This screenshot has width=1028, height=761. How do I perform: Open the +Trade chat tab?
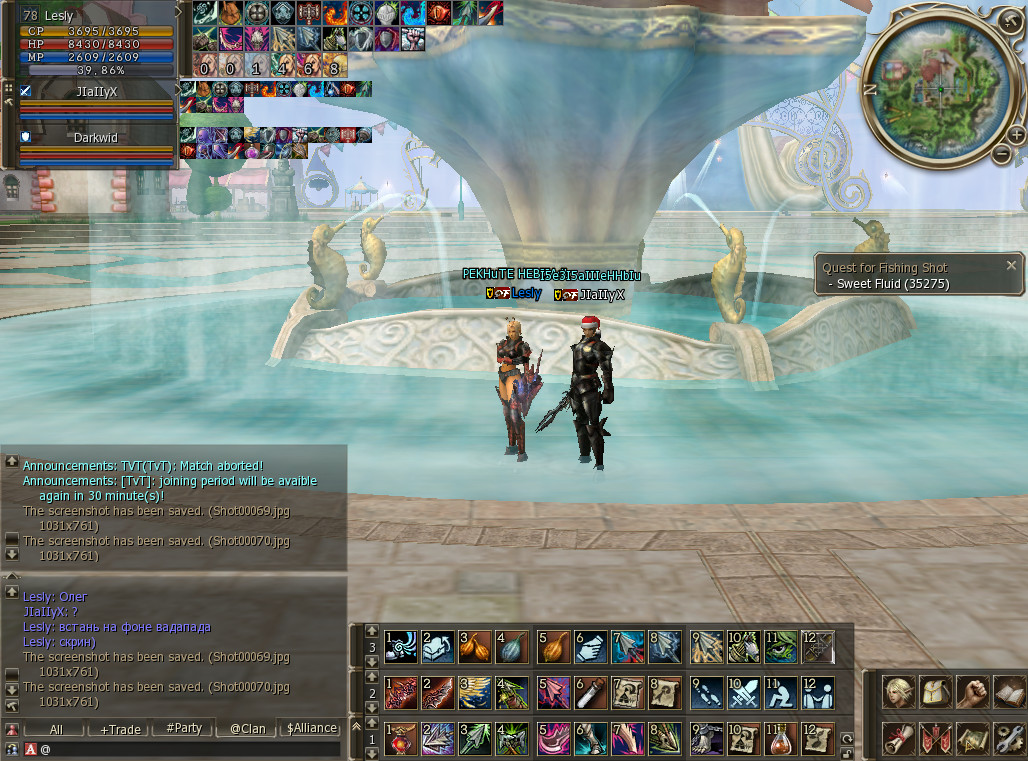click(x=121, y=729)
